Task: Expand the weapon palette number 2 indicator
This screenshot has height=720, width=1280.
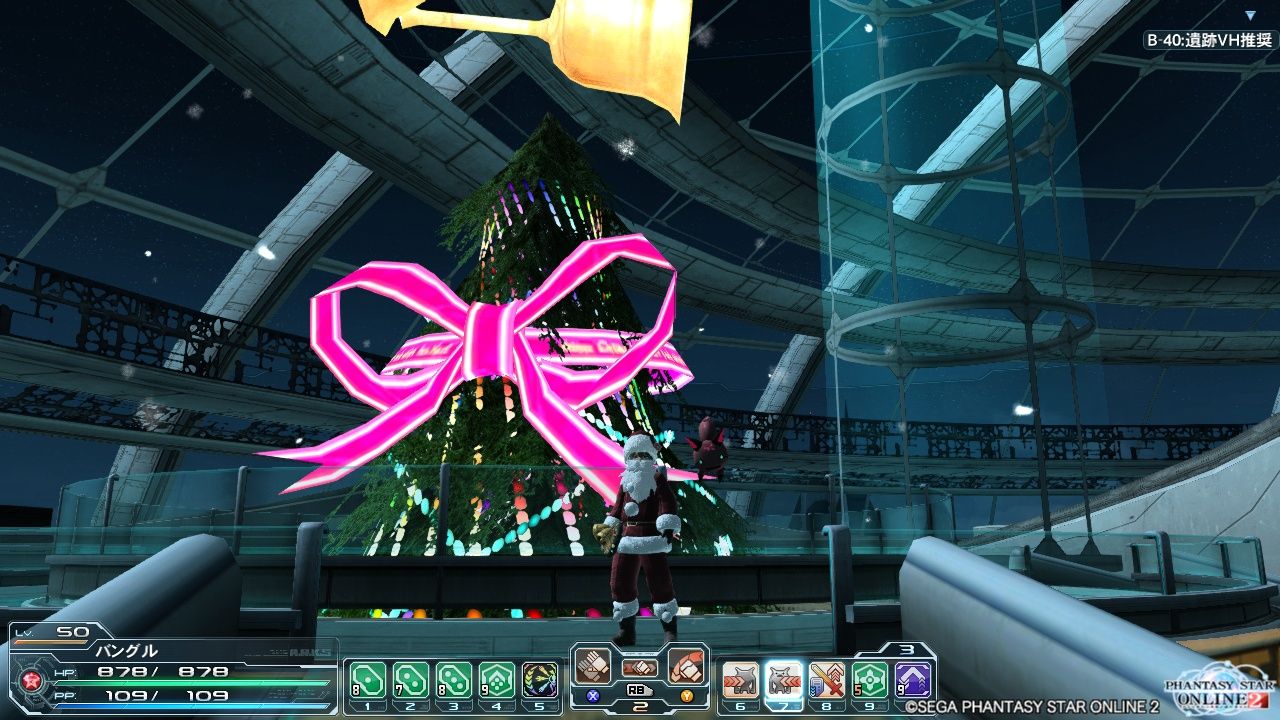Action: (x=639, y=708)
